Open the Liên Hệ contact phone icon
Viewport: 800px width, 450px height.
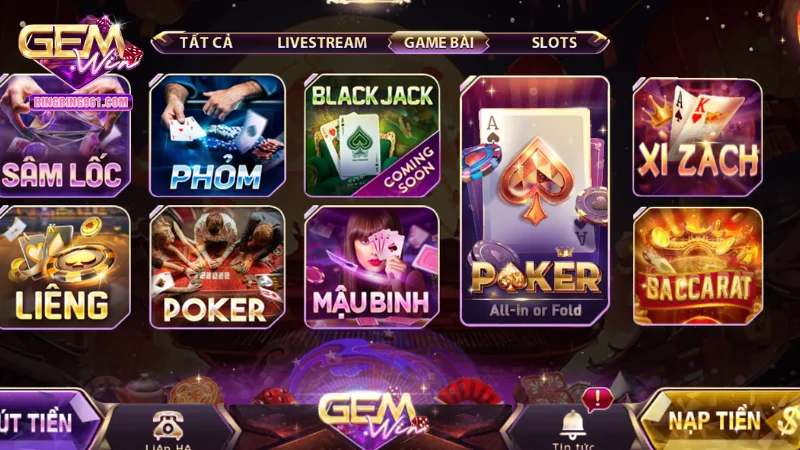pyautogui.click(x=166, y=425)
